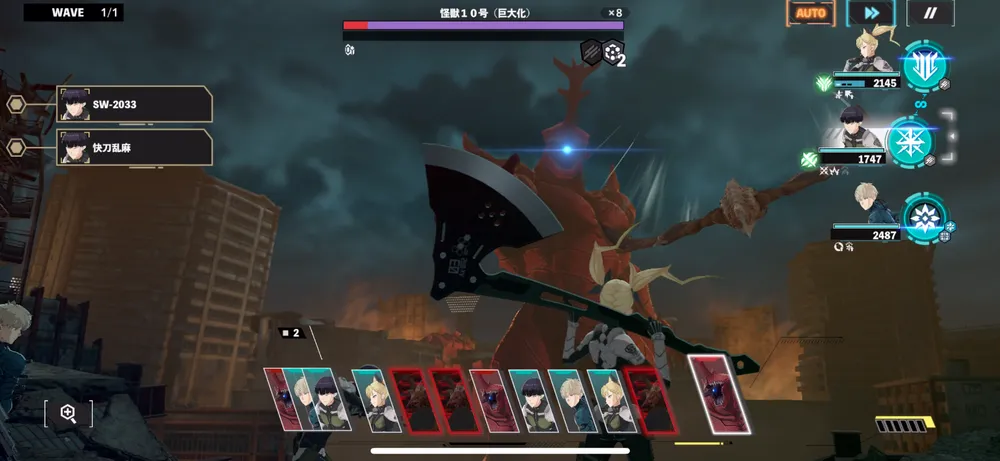Open the magnifier inspect button

pos(68,412)
